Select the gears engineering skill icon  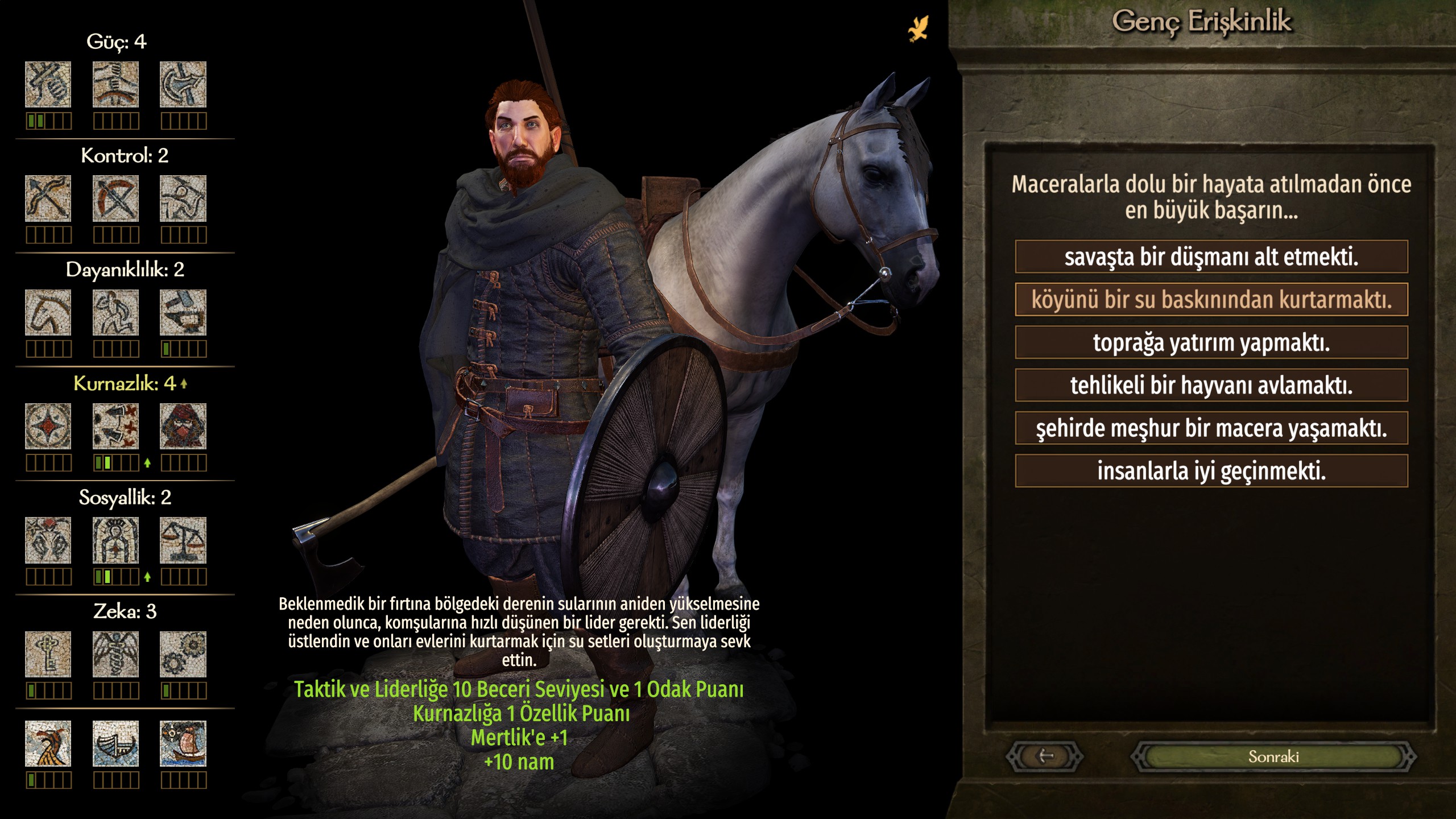pos(183,654)
